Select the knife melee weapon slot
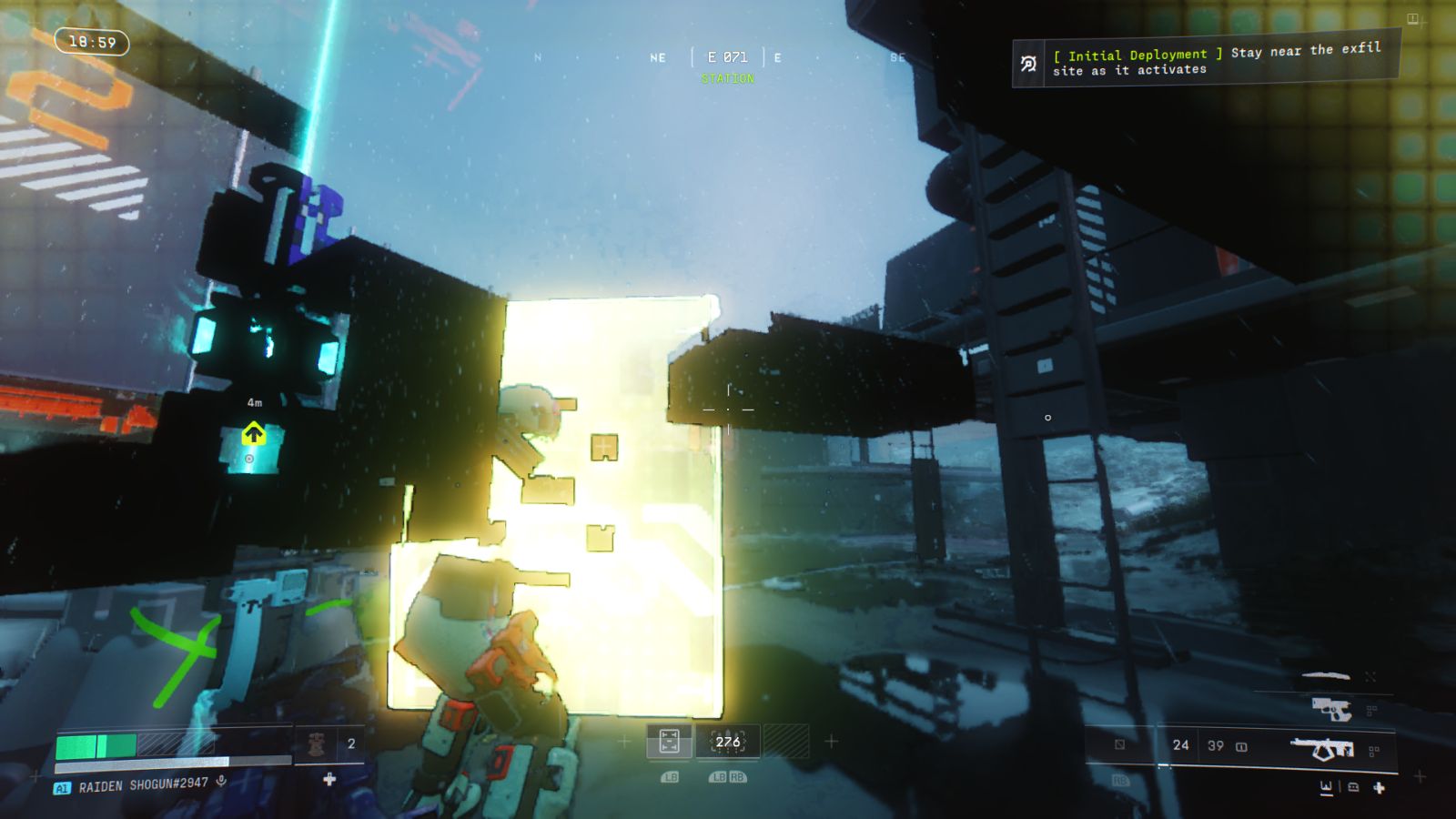Image resolution: width=1456 pixels, height=819 pixels. pos(1326,676)
